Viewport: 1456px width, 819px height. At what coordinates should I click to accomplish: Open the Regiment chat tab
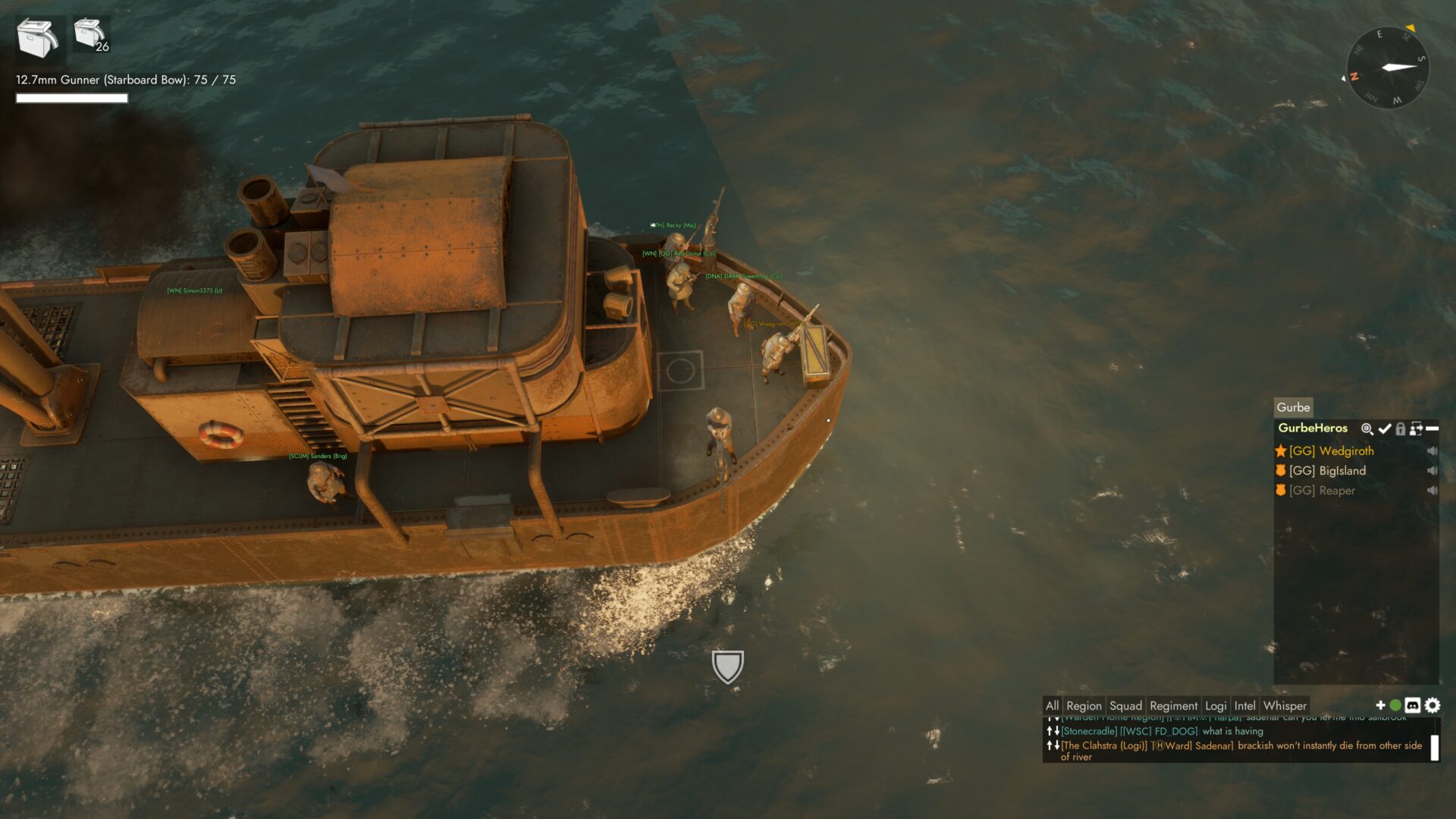(1173, 706)
